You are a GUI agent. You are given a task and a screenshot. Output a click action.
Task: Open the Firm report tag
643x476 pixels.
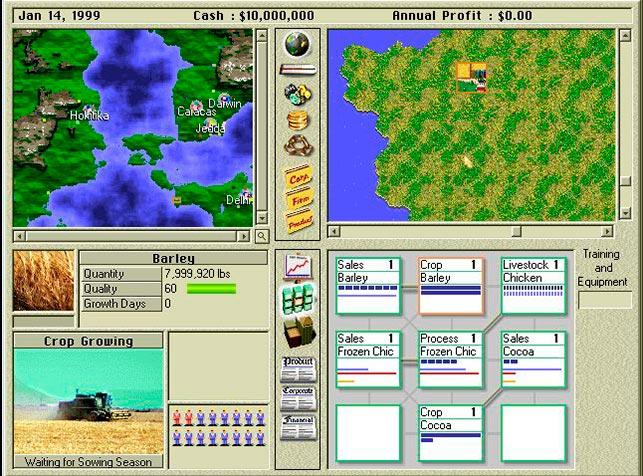coord(297,200)
